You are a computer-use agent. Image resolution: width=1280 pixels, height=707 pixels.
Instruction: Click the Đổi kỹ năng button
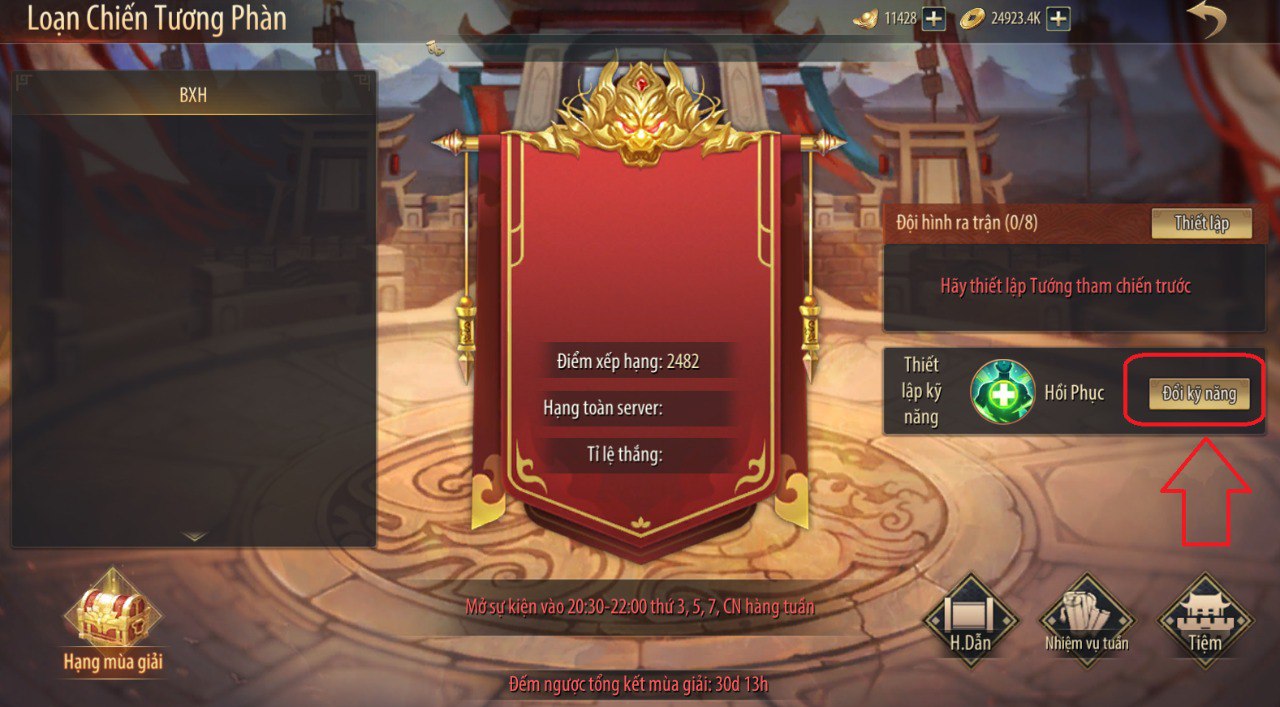pos(1198,394)
